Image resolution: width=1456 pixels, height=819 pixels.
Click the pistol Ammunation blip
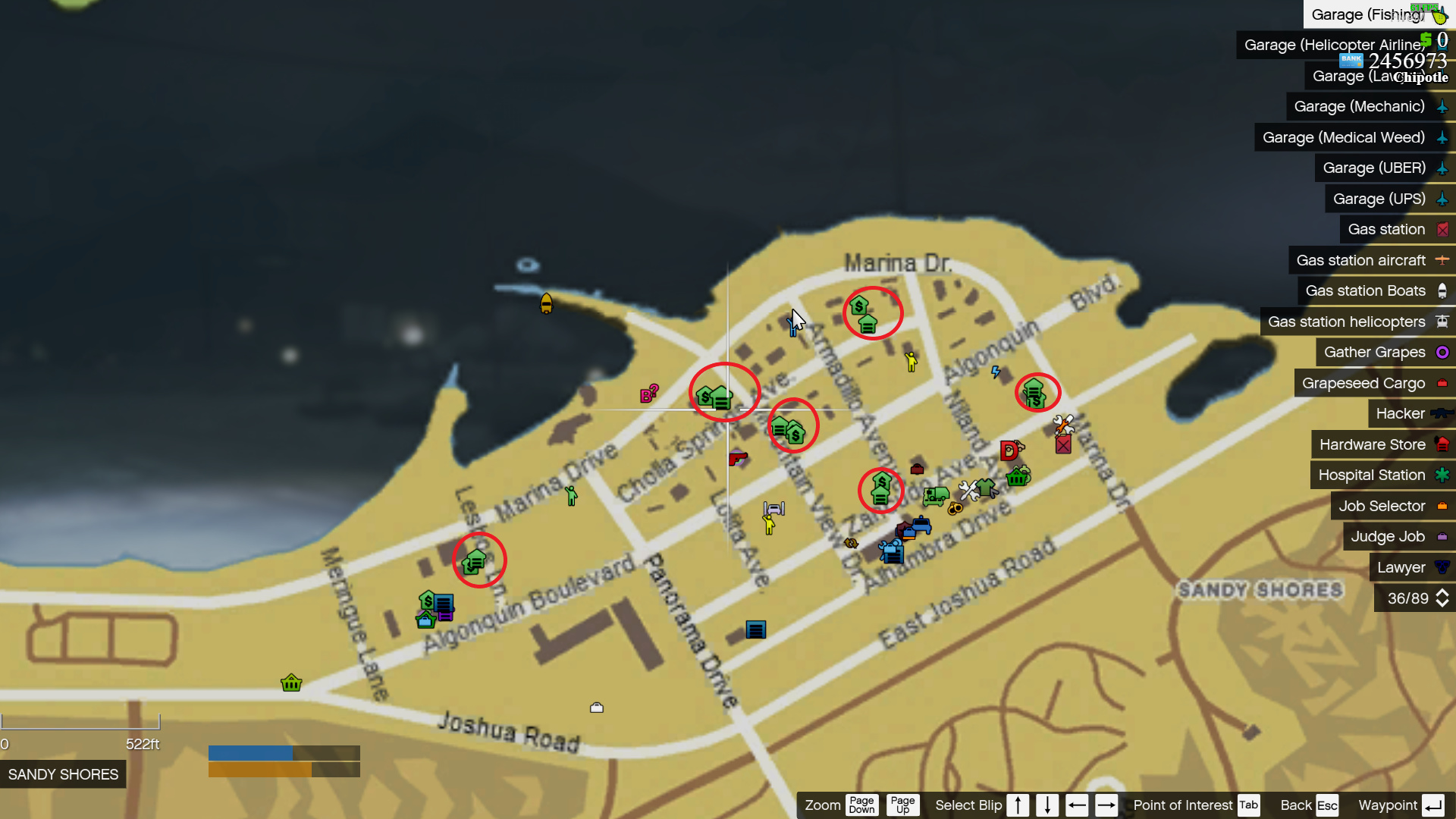point(737,460)
